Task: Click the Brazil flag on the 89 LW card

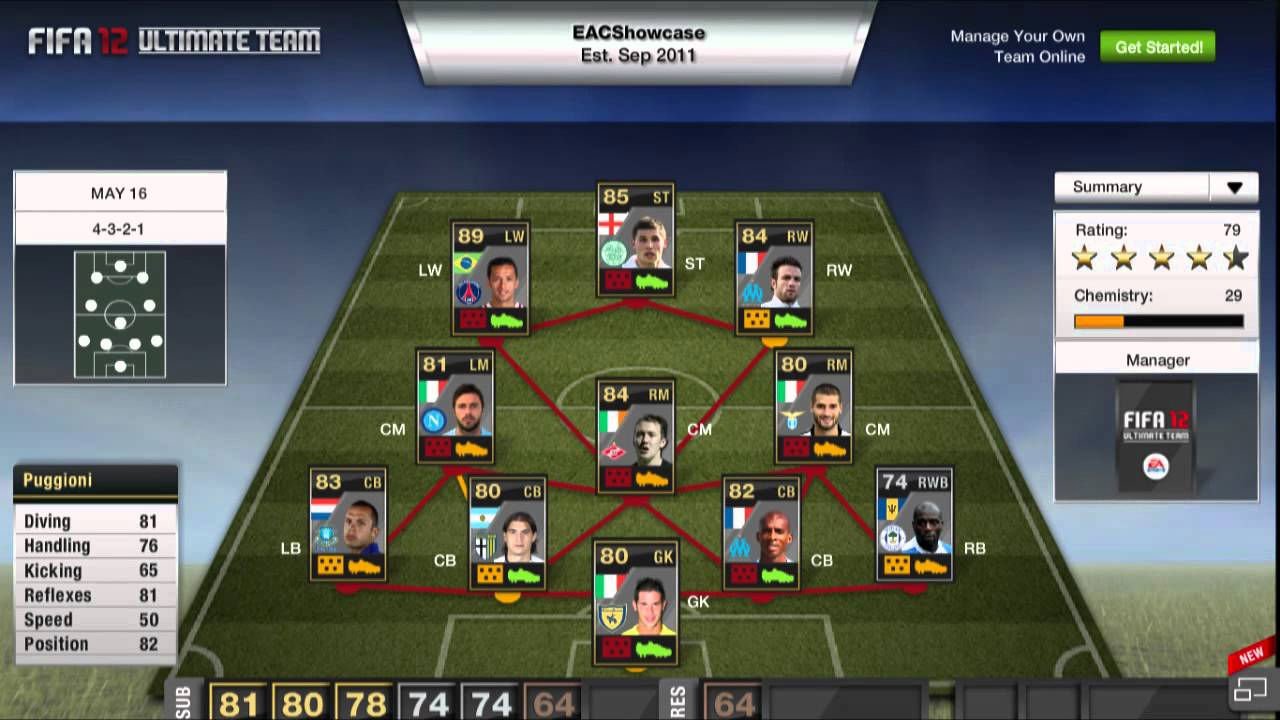Action: pyautogui.click(x=464, y=263)
